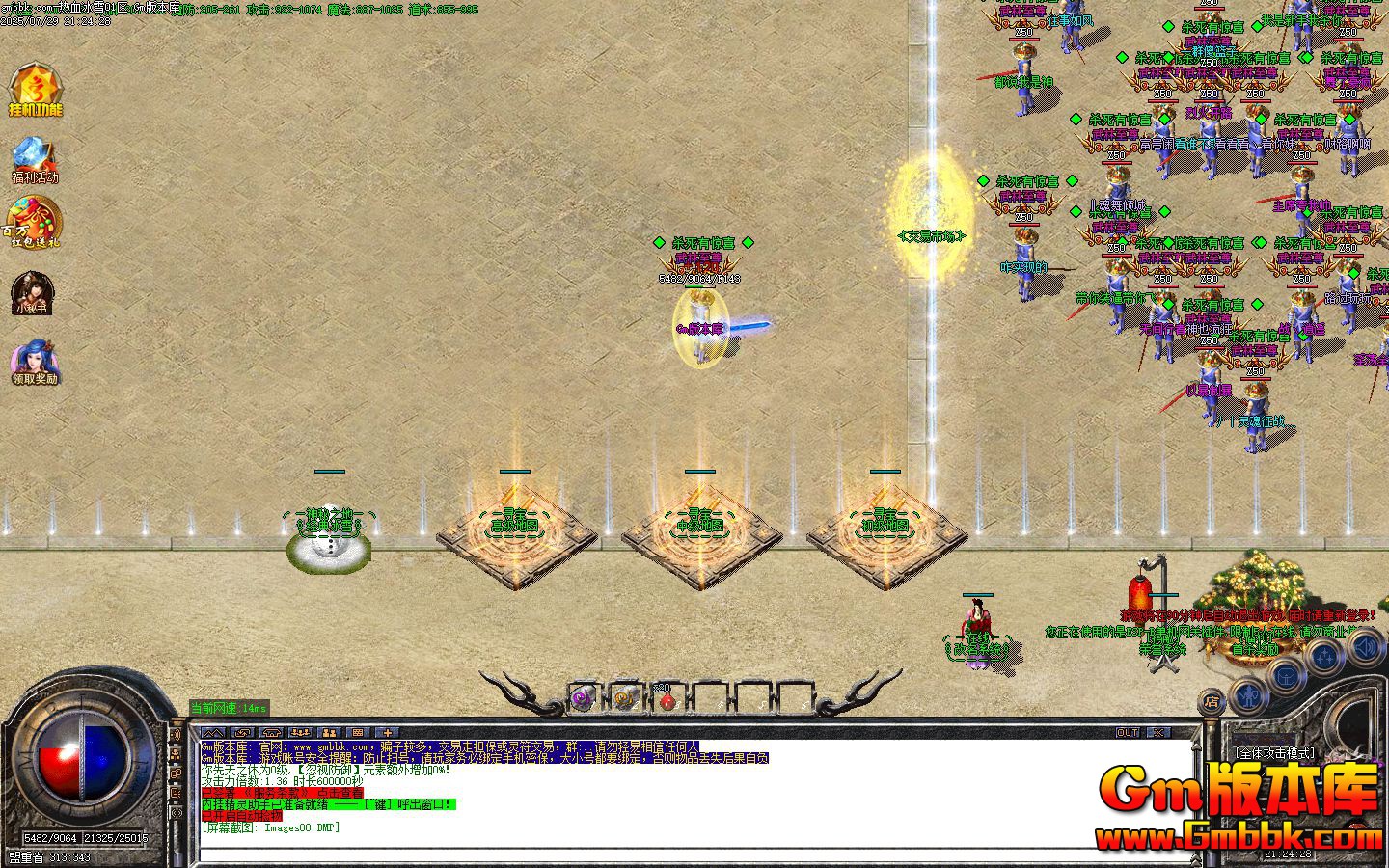The image size is (1389, 868).
Task: Click the sparkle effects round icon
Action: tap(1324, 653)
